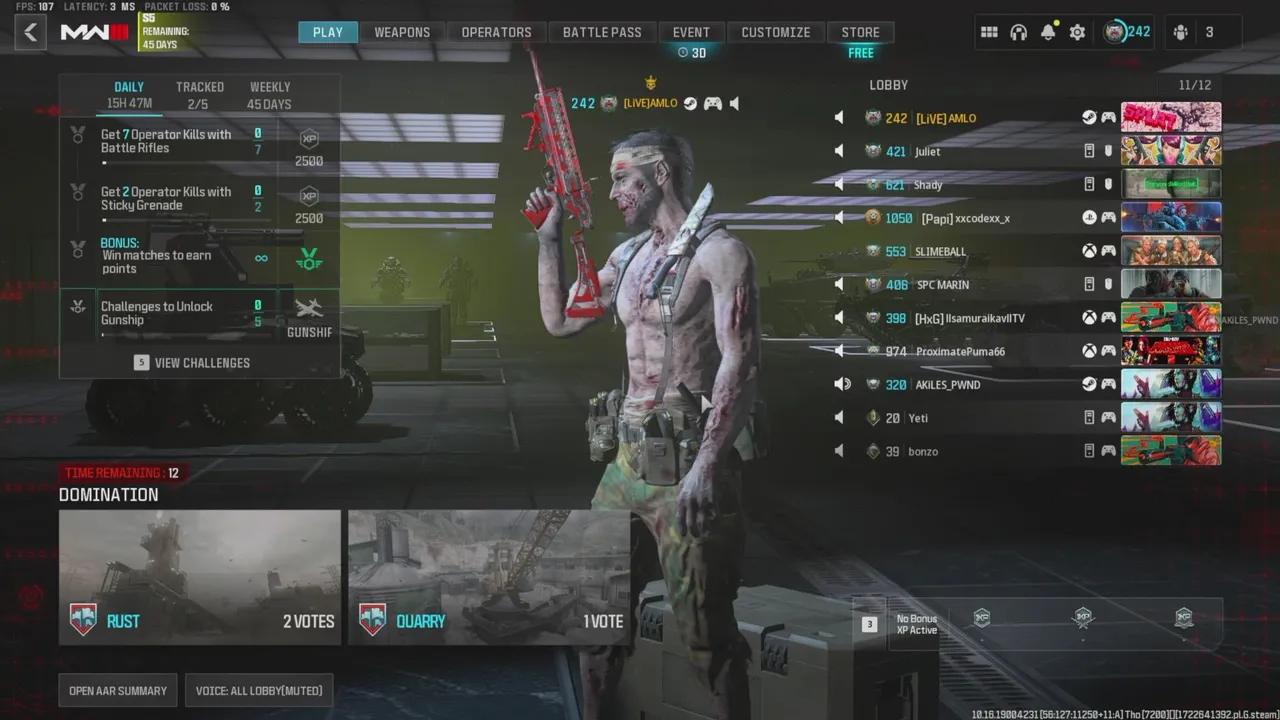The image size is (1280, 720).
Task: Mute the speaker icon next to AKILES_PWND
Action: coord(841,384)
